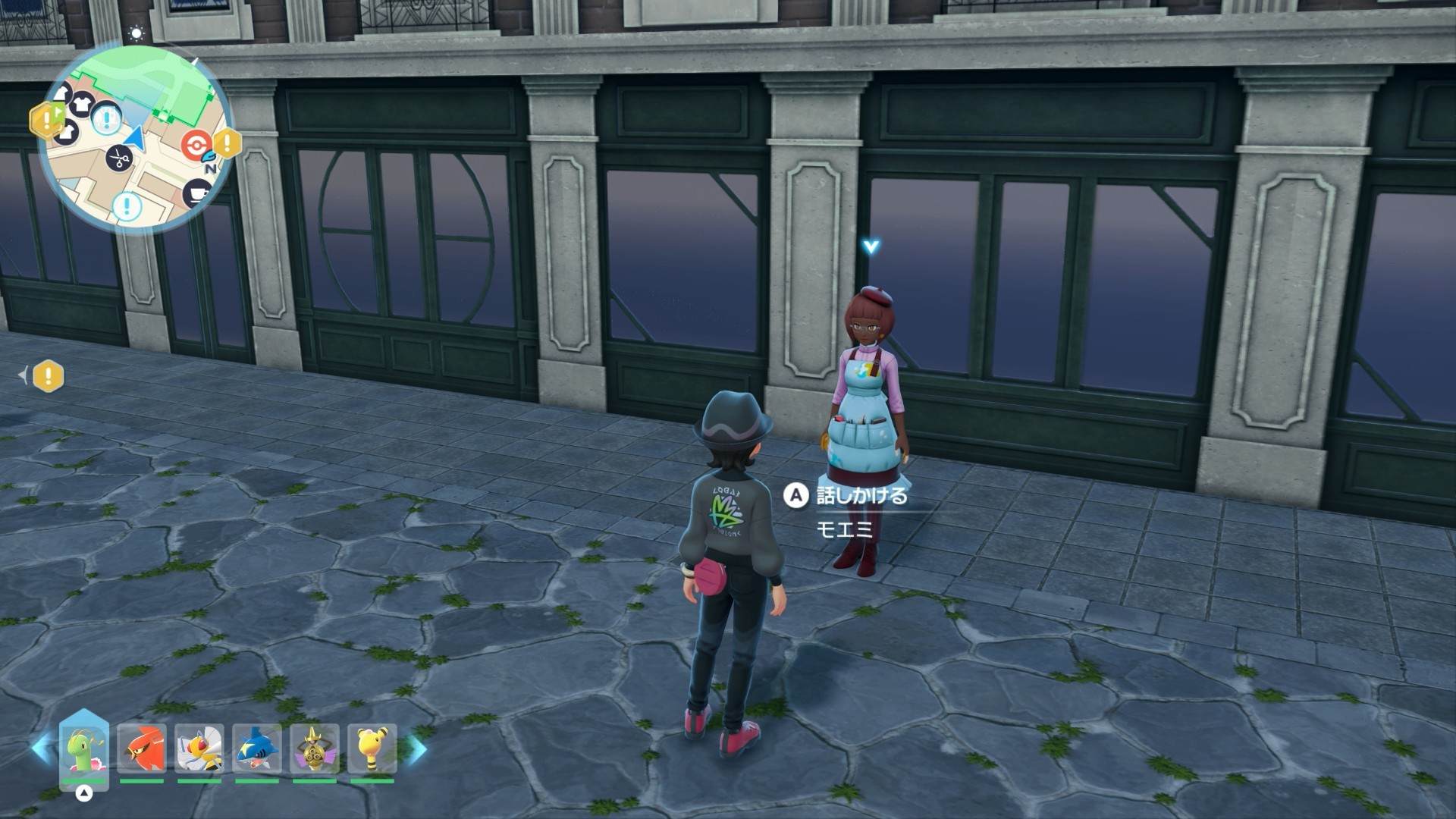Viewport: 1456px width, 819px height.
Task: Click the party bar's left arrow
Action: coord(42,748)
